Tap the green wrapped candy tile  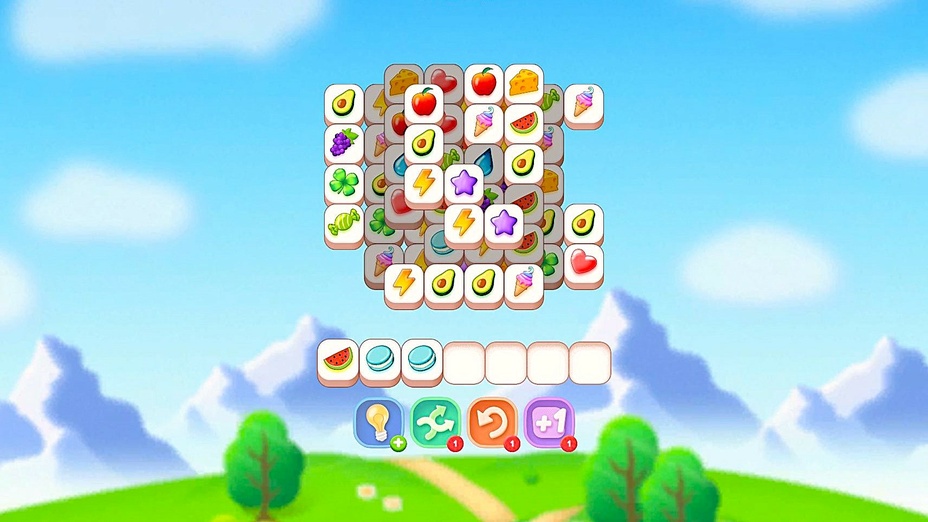coord(343,223)
